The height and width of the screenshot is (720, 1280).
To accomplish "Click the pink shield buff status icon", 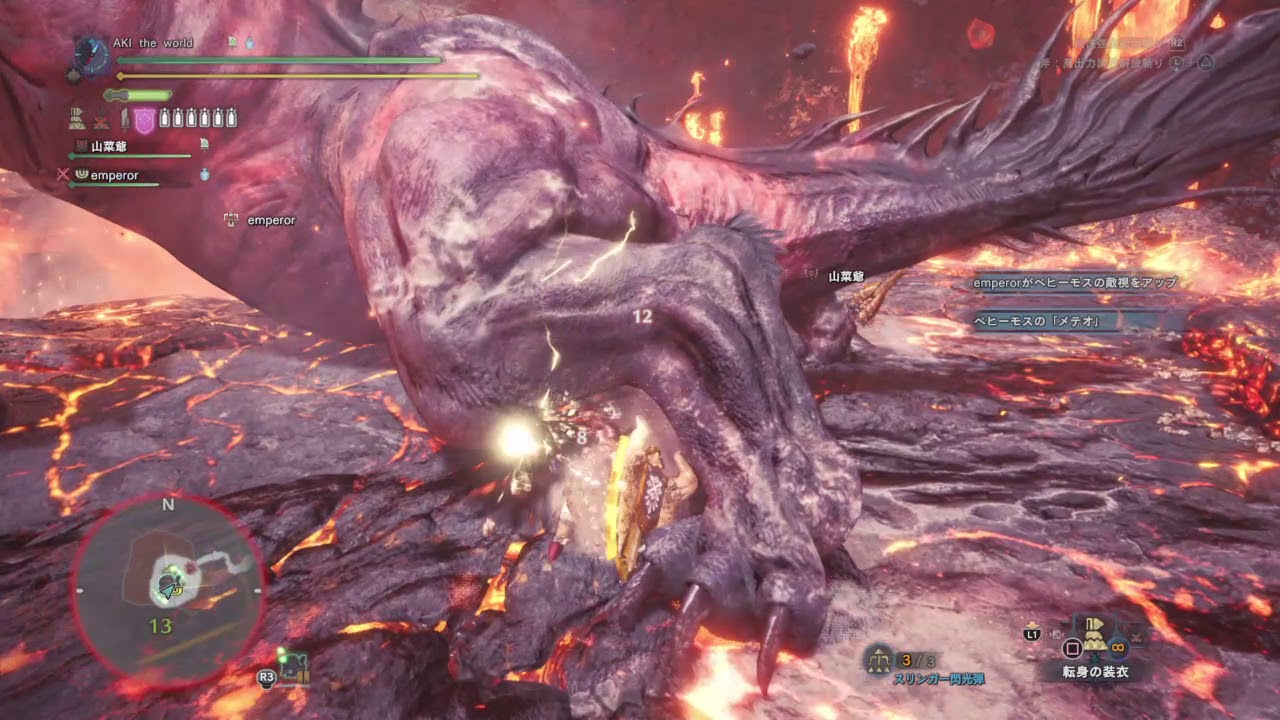I will pos(144,120).
